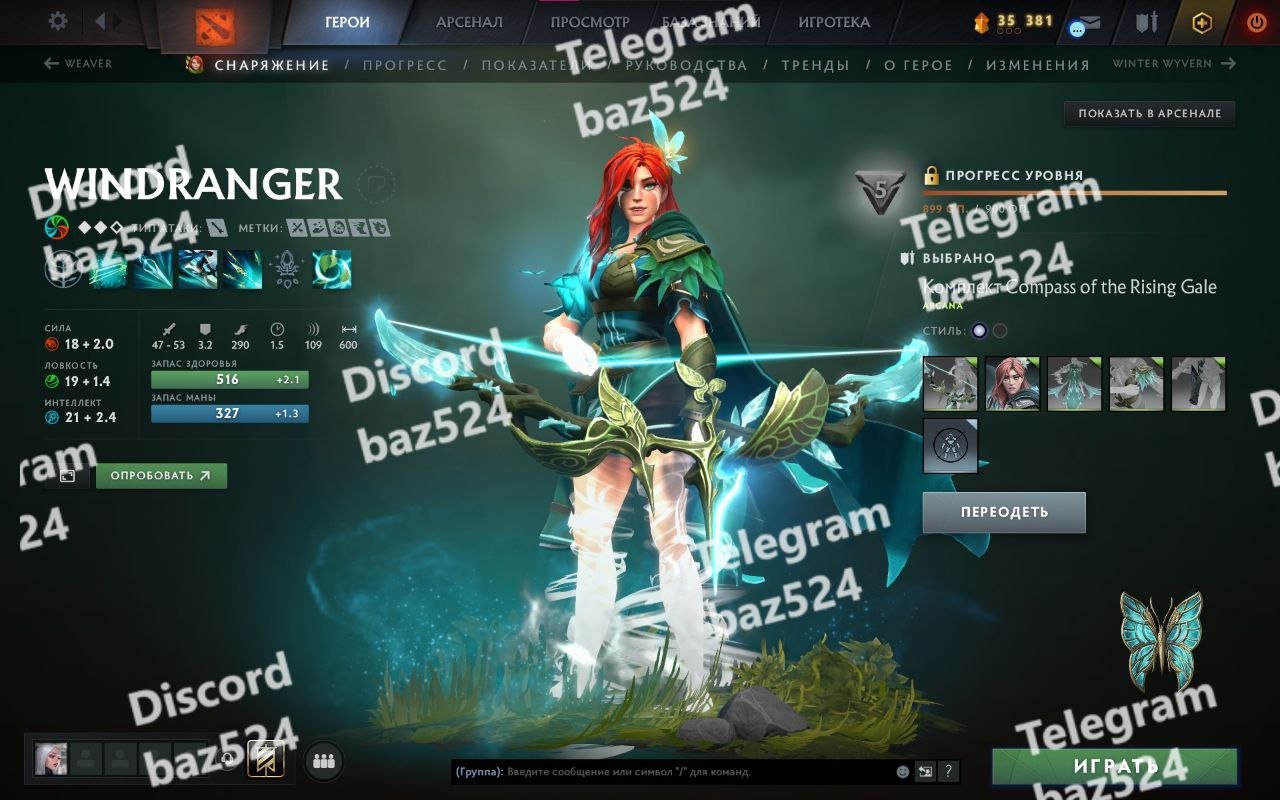Choose the second style radio option
The width and height of the screenshot is (1280, 800).
tap(1000, 331)
